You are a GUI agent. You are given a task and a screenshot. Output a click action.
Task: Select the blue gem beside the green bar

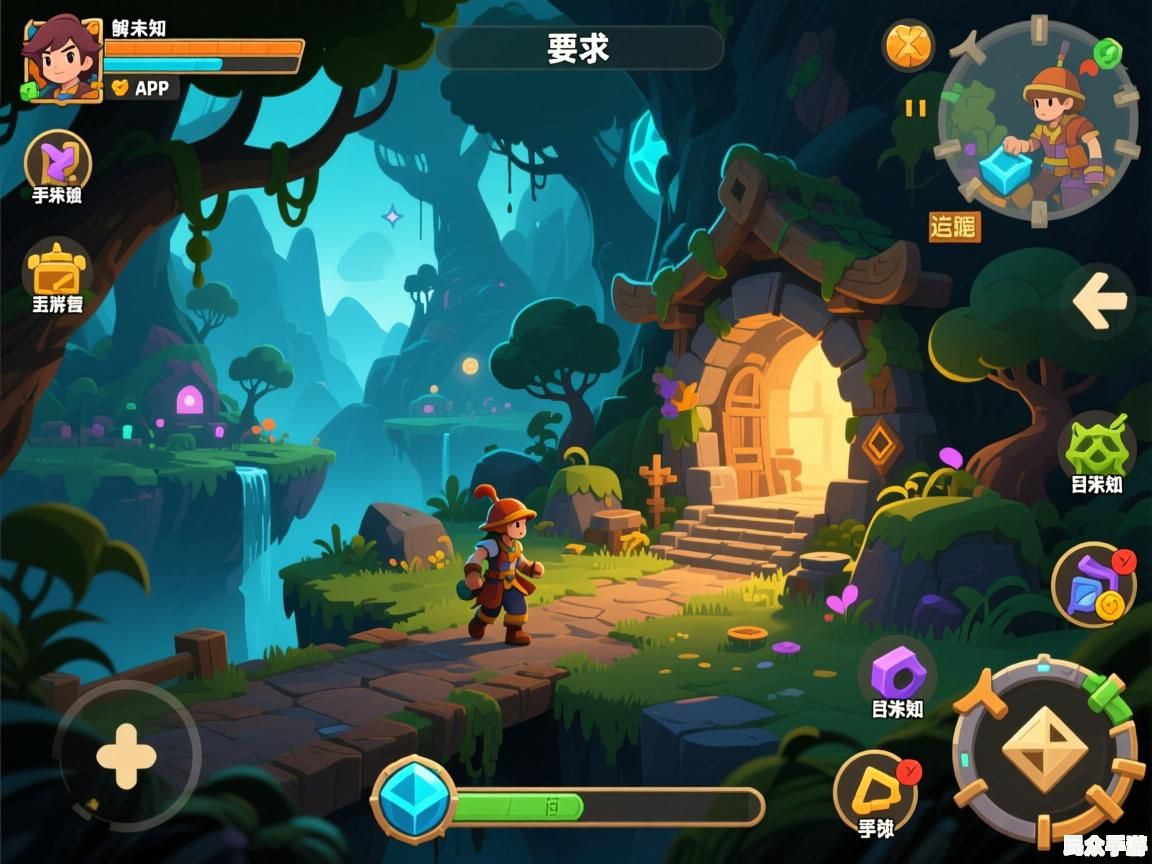pyautogui.click(x=414, y=799)
